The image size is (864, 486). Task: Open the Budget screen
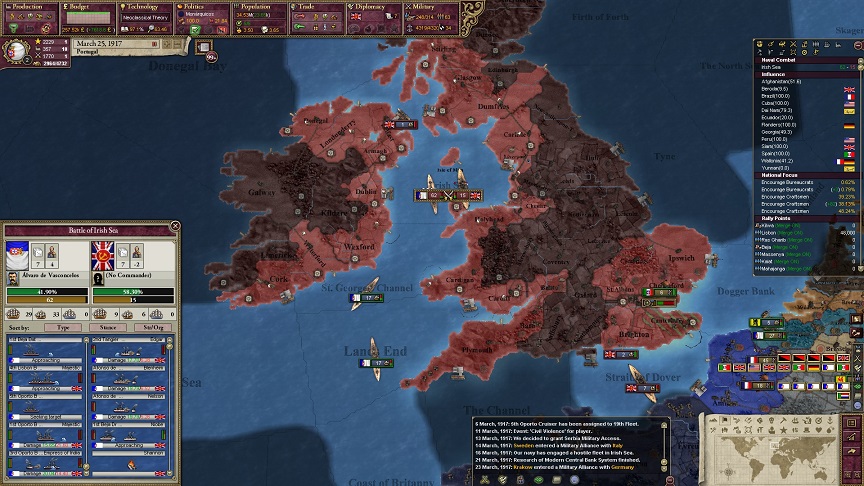point(88,6)
